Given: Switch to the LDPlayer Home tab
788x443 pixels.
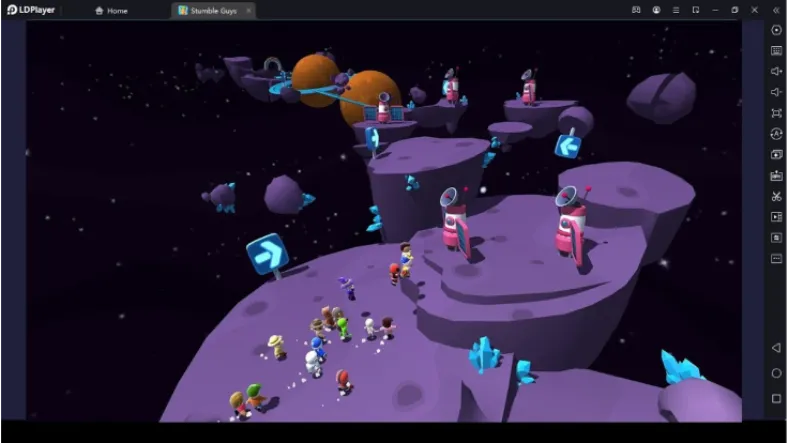Looking at the screenshot, I should tap(112, 10).
